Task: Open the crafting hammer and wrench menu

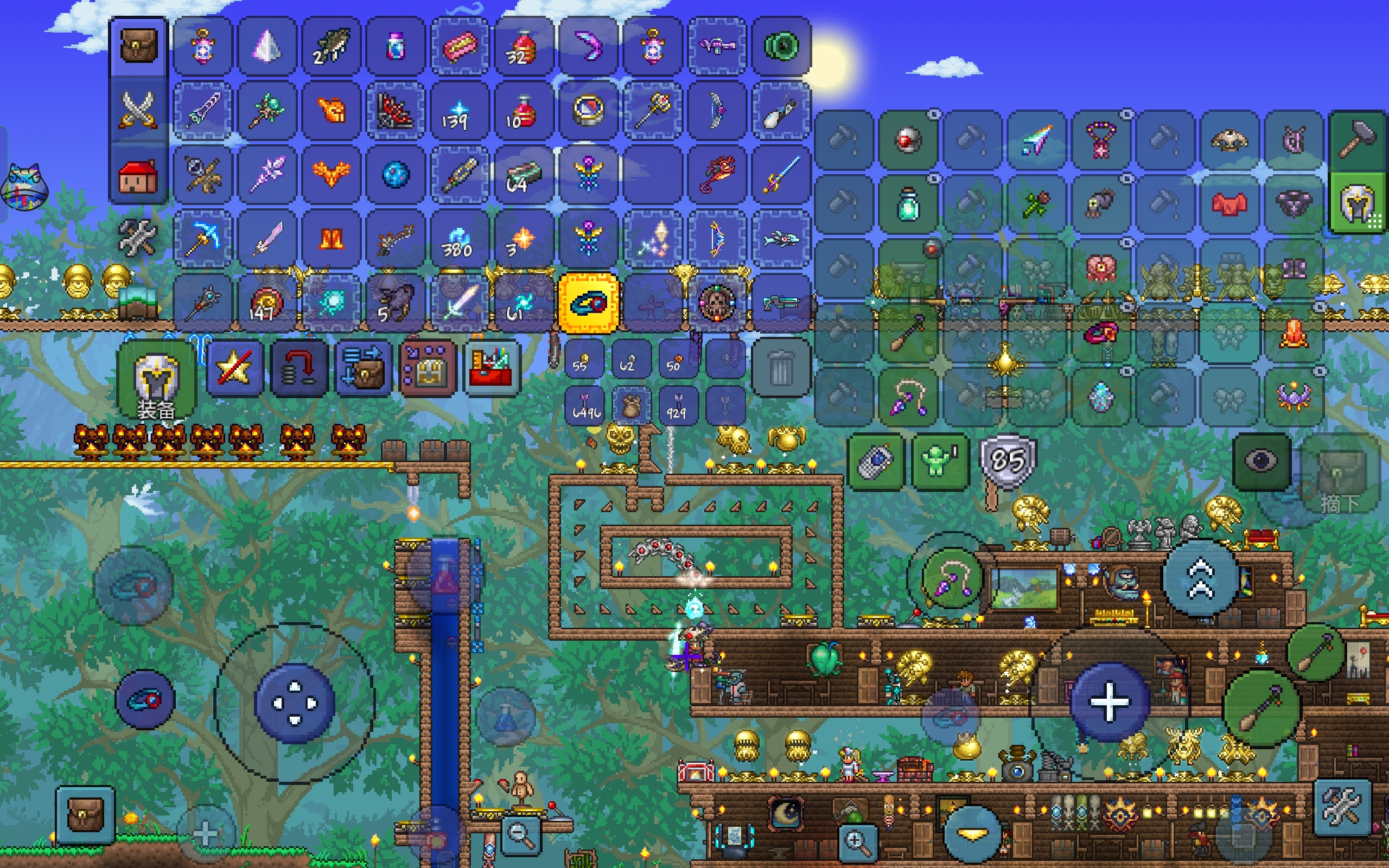Action: tap(137, 237)
